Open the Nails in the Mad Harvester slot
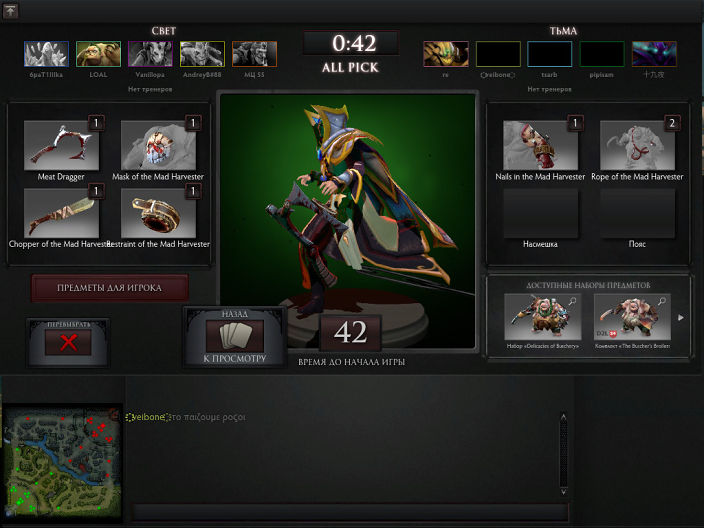 click(x=541, y=145)
